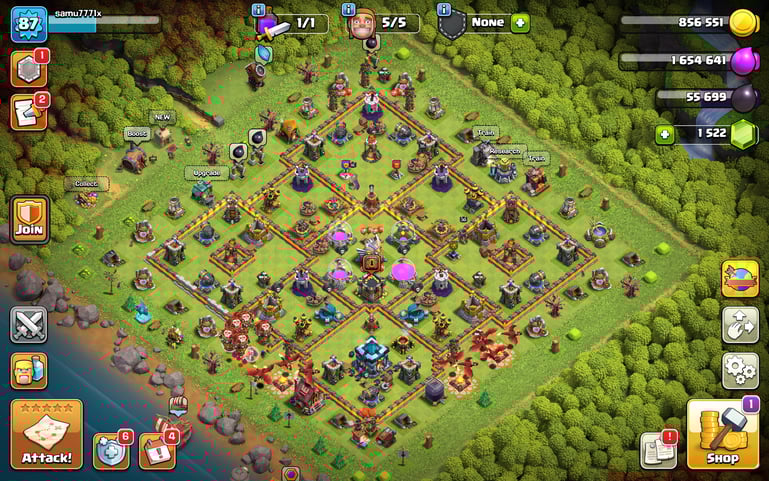Open the level 87 player profile badge
Image resolution: width=769 pixels, height=481 pixels.
(28, 23)
